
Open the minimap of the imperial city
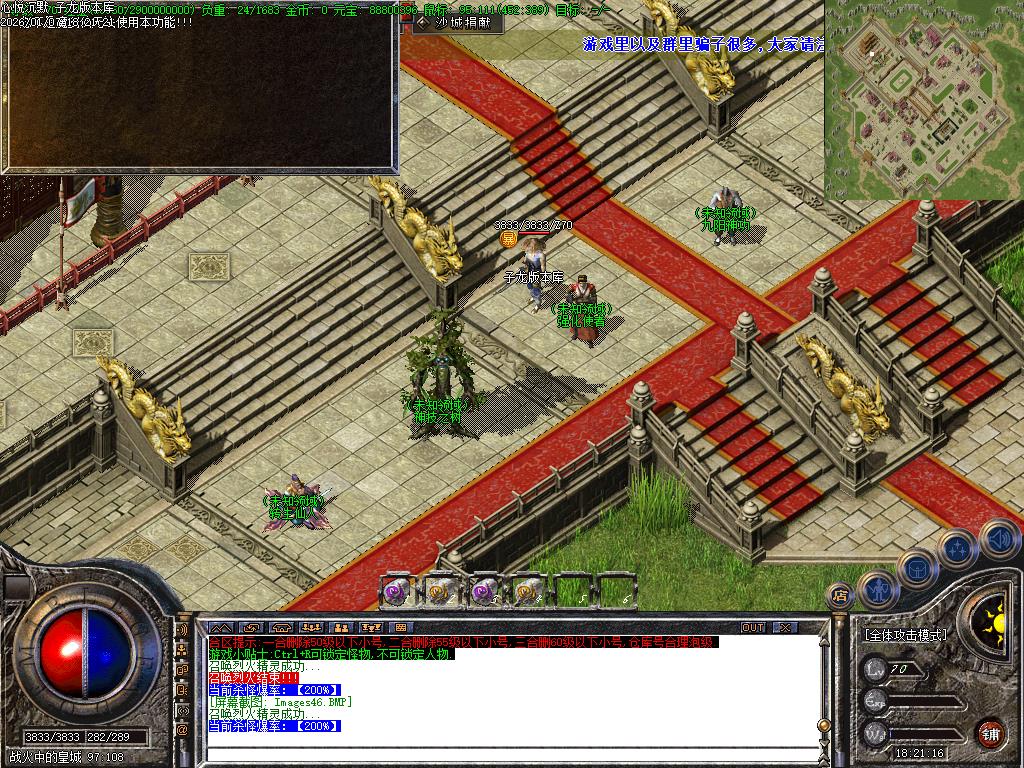coord(923,98)
